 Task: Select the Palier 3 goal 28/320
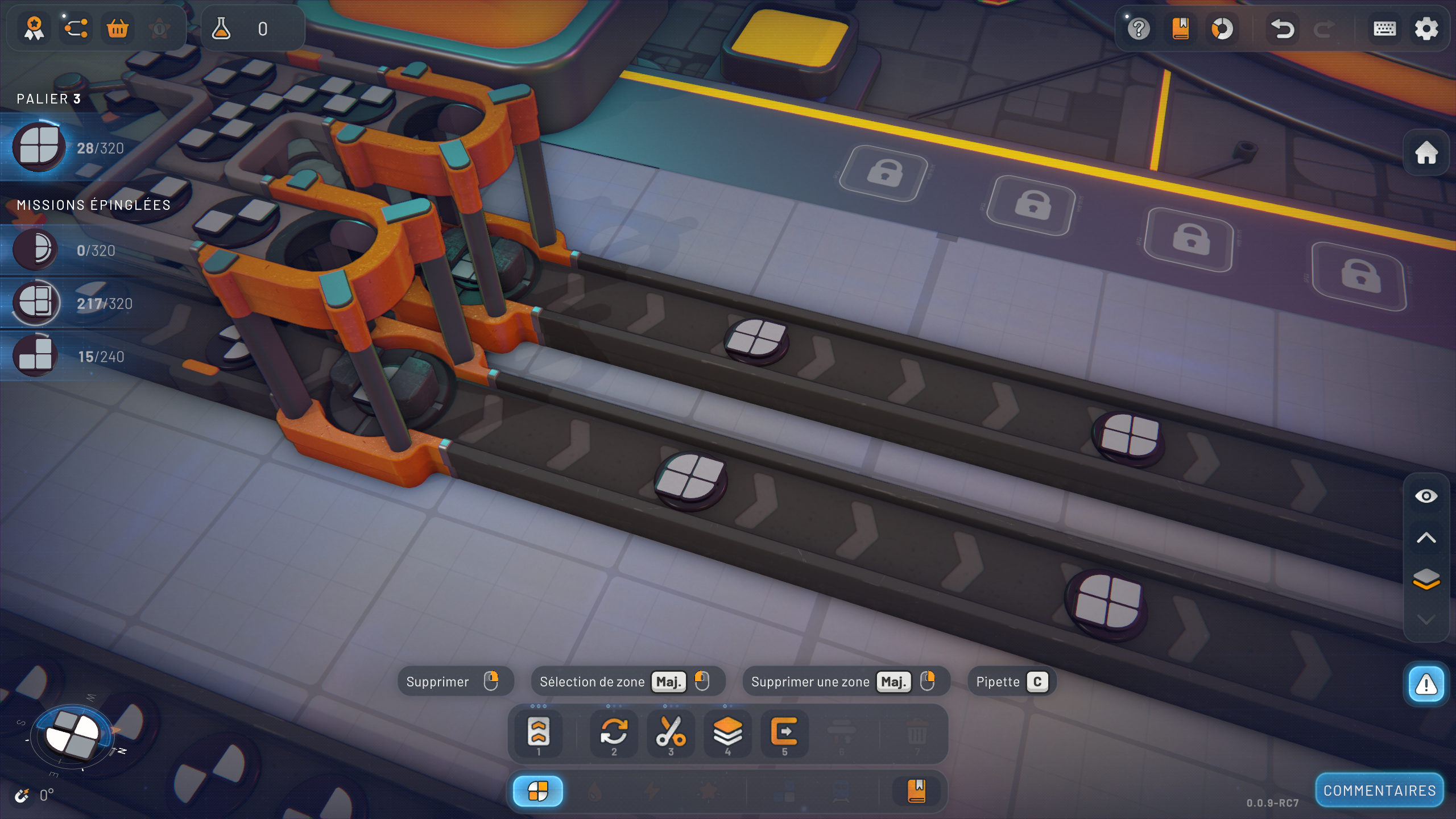click(68, 148)
